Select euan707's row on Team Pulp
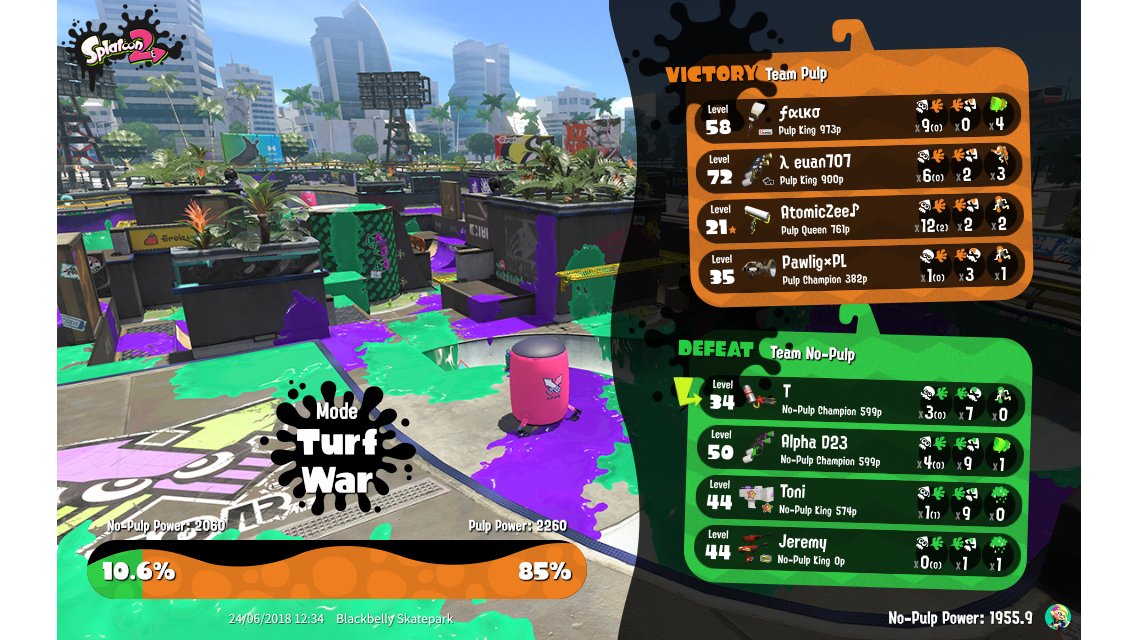The image size is (1138, 640). click(x=860, y=168)
